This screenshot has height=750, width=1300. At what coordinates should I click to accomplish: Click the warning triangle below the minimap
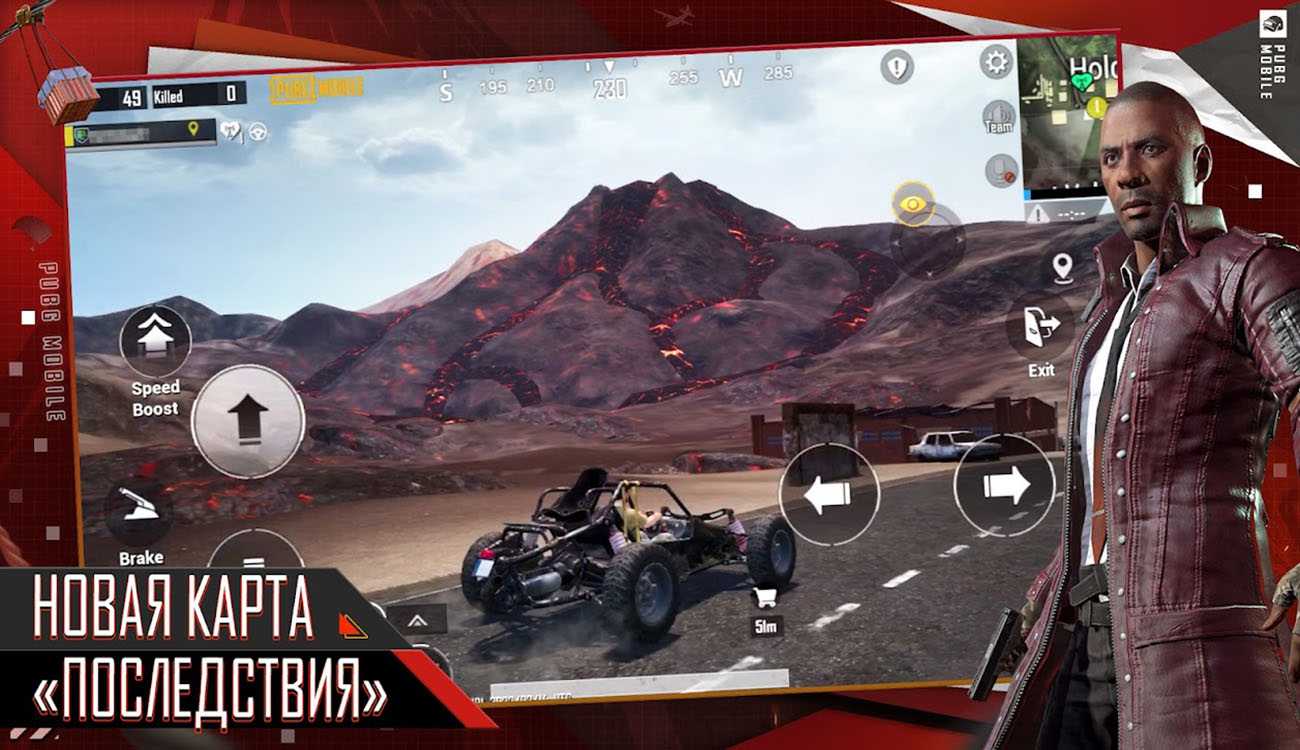pos(1042,213)
